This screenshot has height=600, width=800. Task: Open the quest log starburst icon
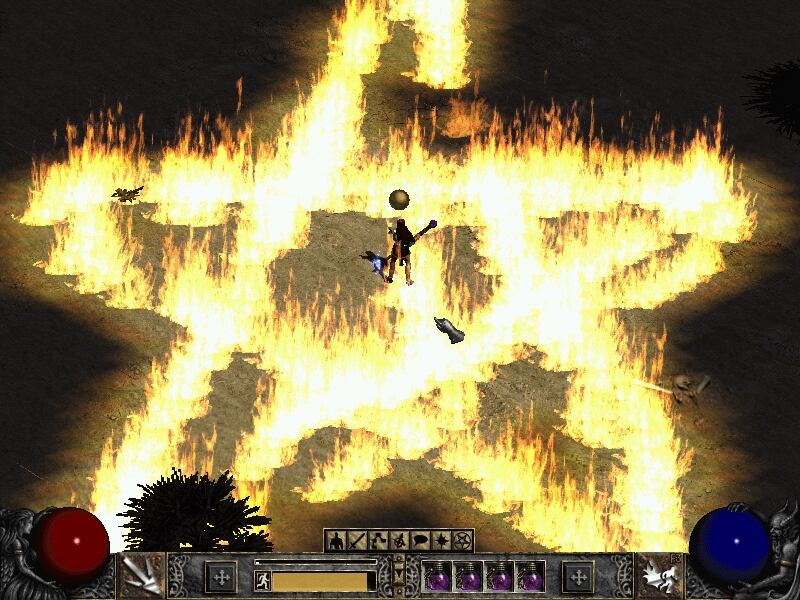441,541
